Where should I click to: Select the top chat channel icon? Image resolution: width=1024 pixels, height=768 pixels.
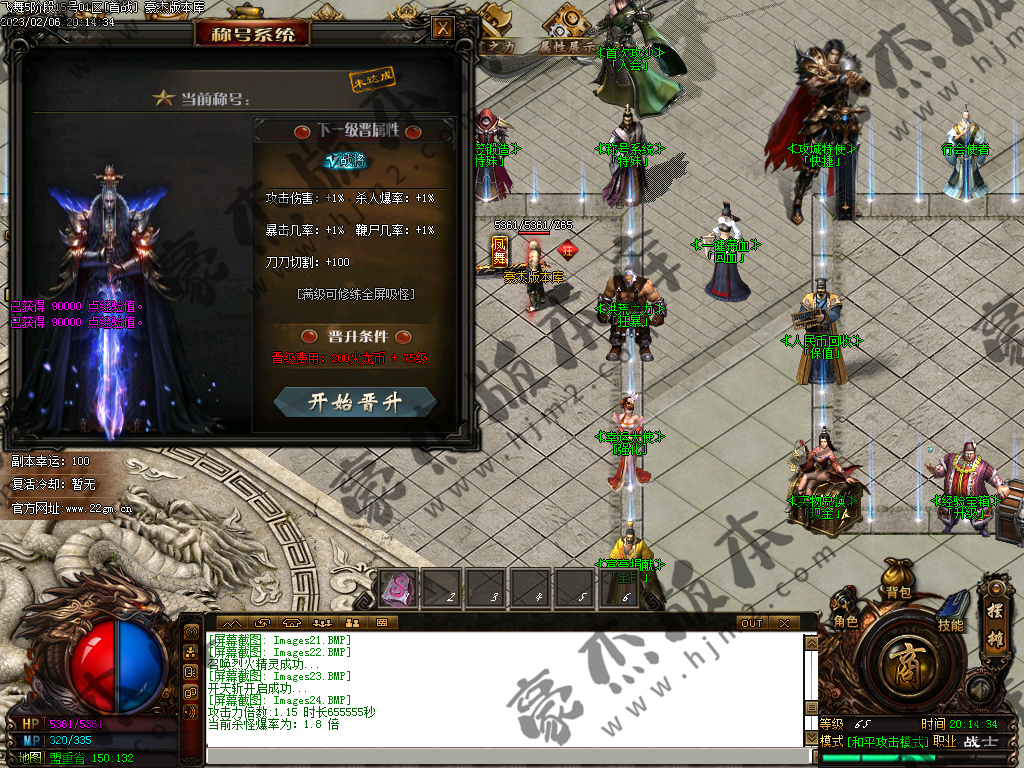(191, 634)
